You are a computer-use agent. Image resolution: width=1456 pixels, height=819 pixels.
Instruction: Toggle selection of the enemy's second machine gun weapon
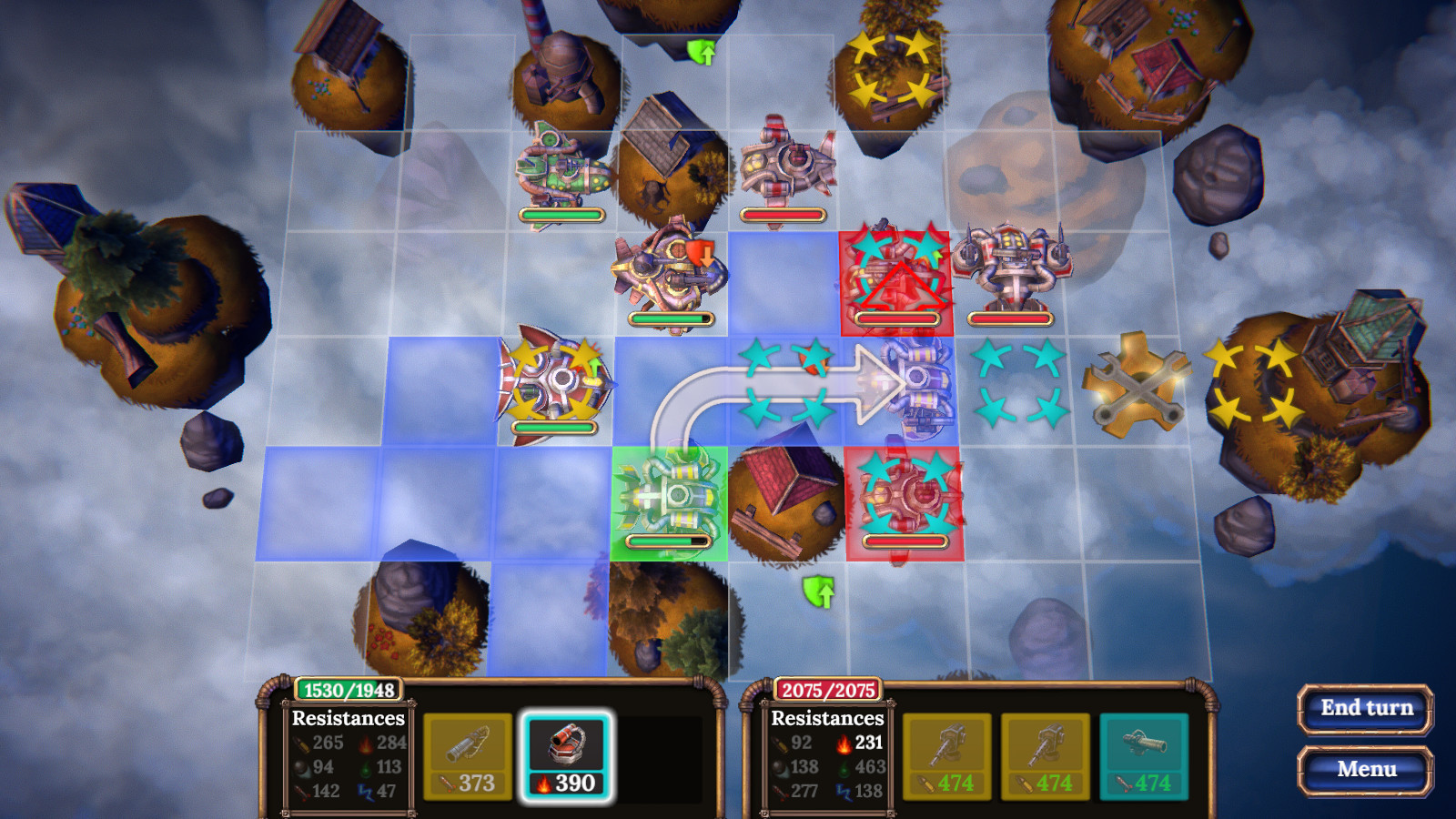click(x=1046, y=753)
